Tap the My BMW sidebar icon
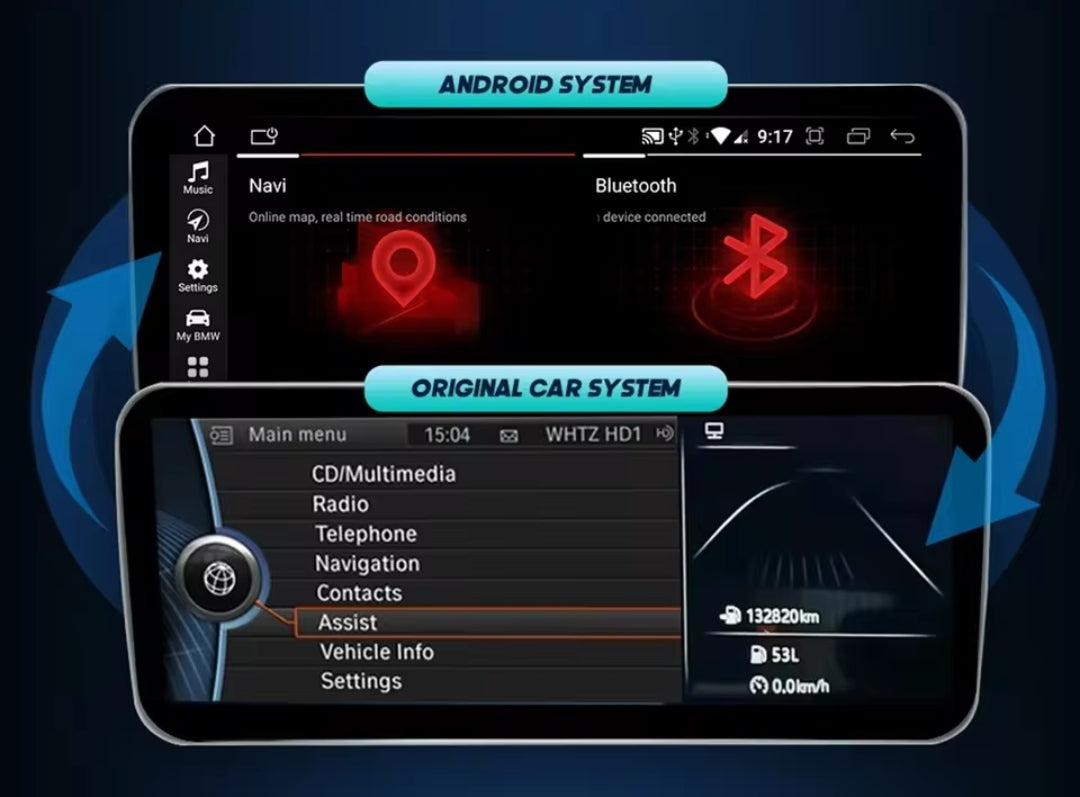Image resolution: width=1080 pixels, height=797 pixels. click(198, 324)
